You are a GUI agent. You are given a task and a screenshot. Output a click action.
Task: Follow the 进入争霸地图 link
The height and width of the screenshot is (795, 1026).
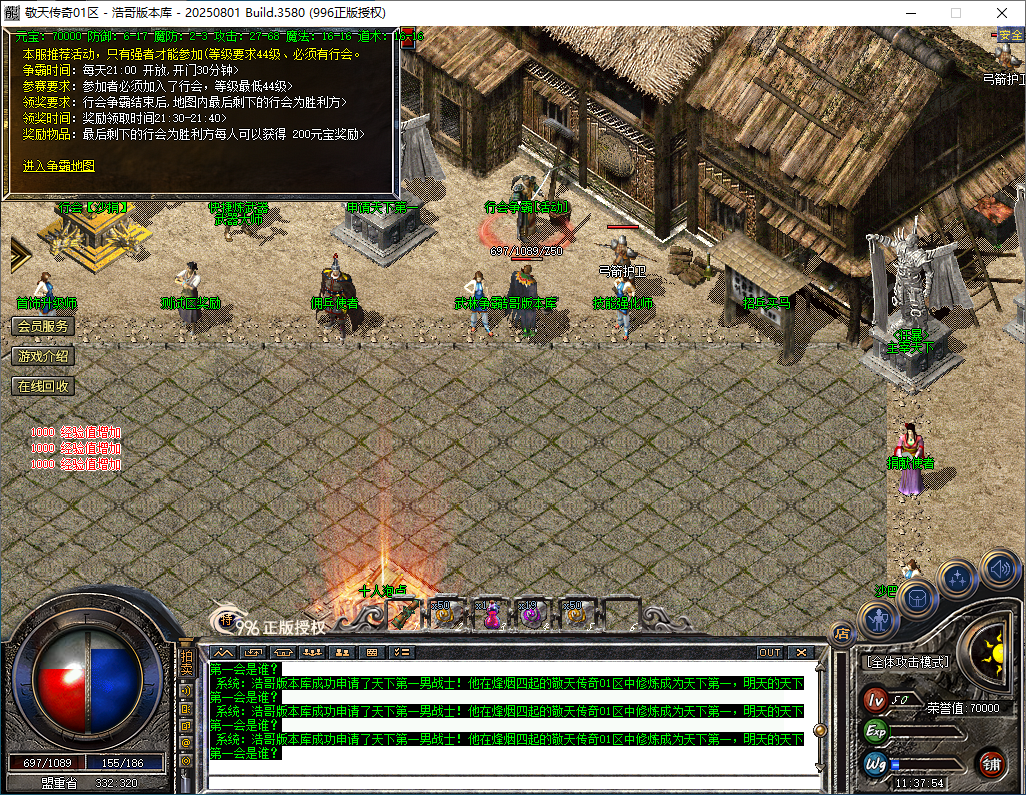pyautogui.click(x=59, y=166)
